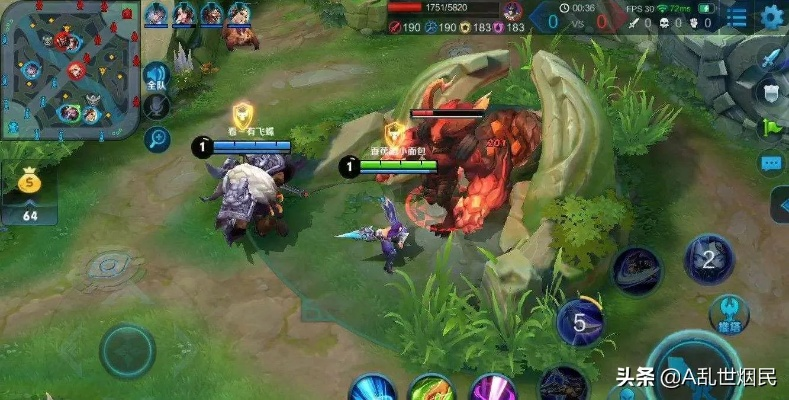Image resolution: width=789 pixels, height=400 pixels.
Task: Toggle the microphone button
Action: [156, 106]
